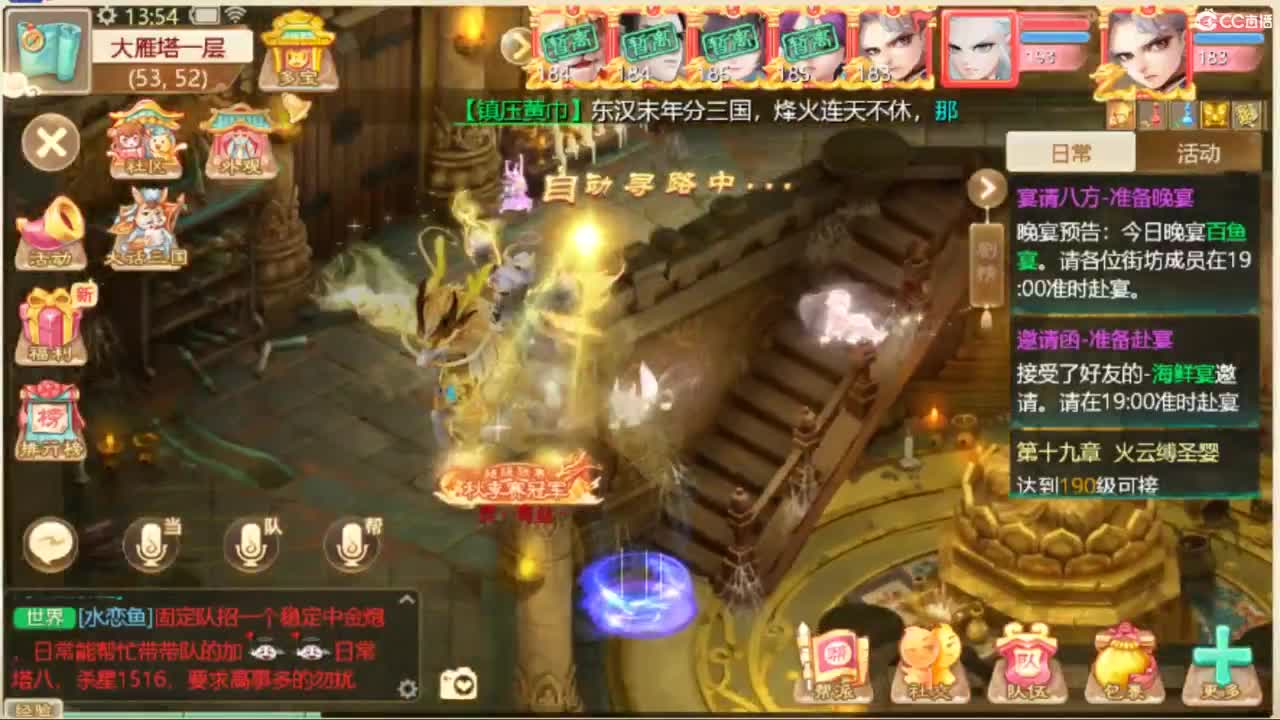The height and width of the screenshot is (720, 1280).
Task: Expand the chat panel with the up chevron
Action: (407, 600)
